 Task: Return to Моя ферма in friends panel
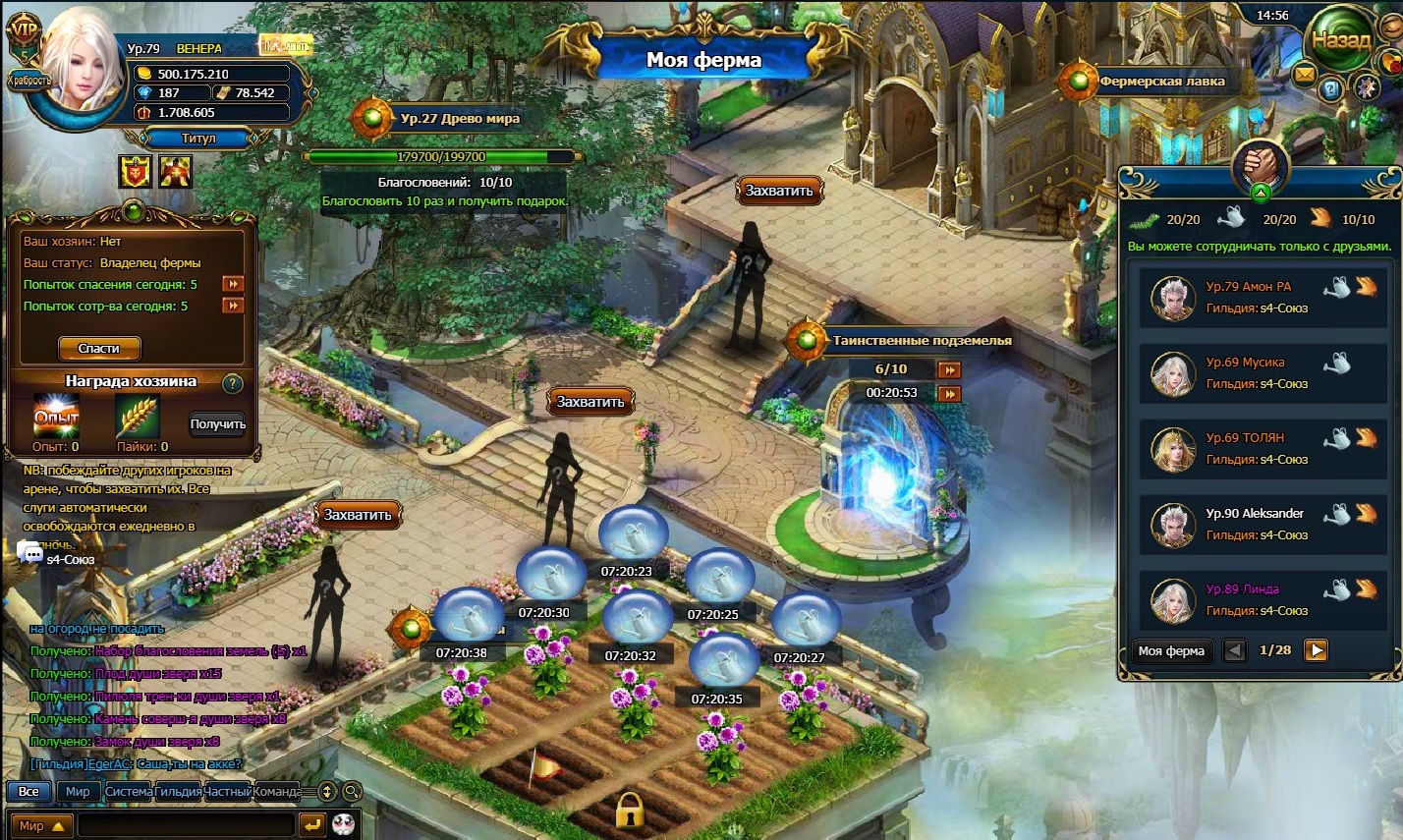click(x=1171, y=650)
